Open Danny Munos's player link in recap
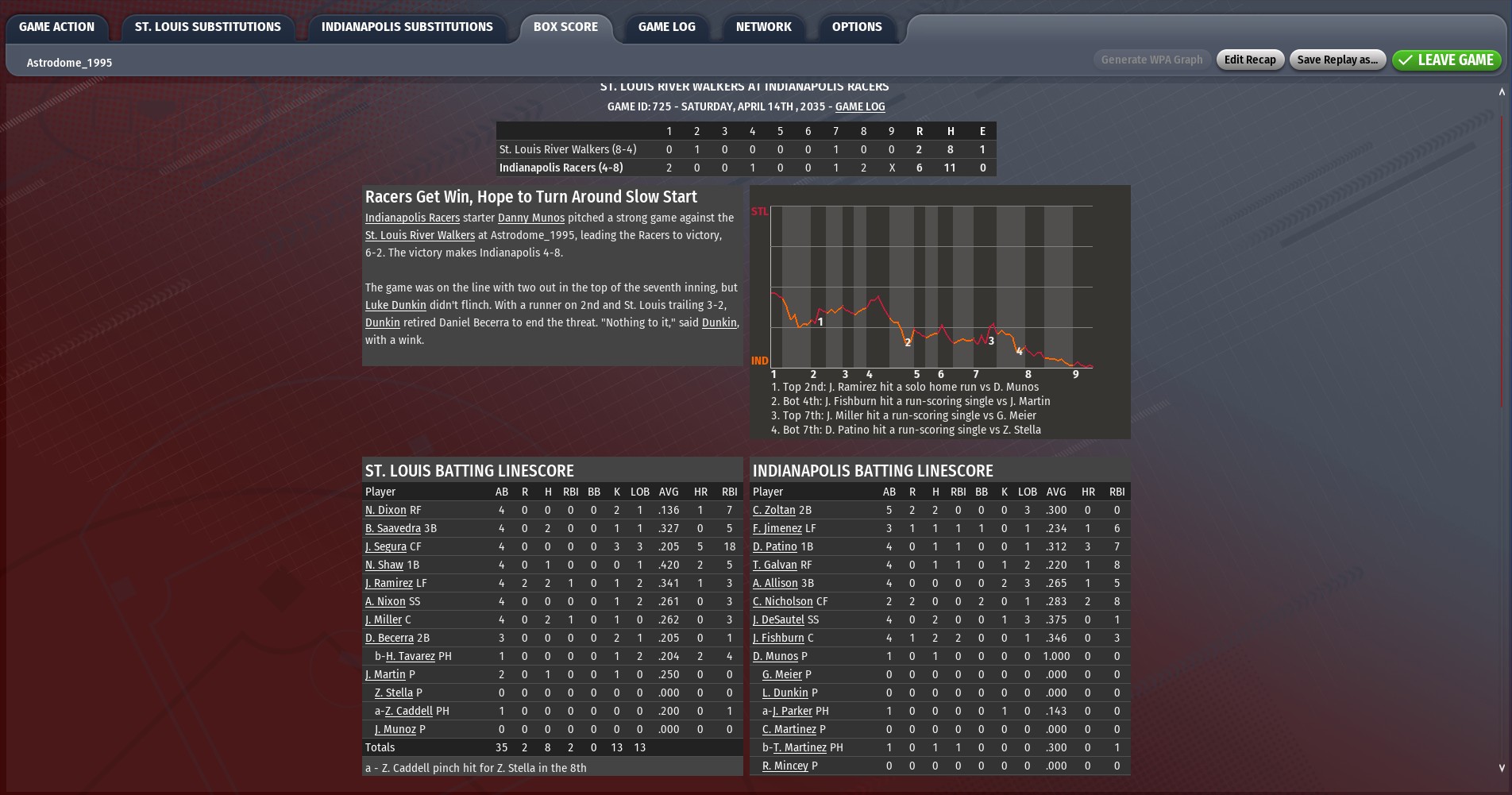 (x=530, y=218)
